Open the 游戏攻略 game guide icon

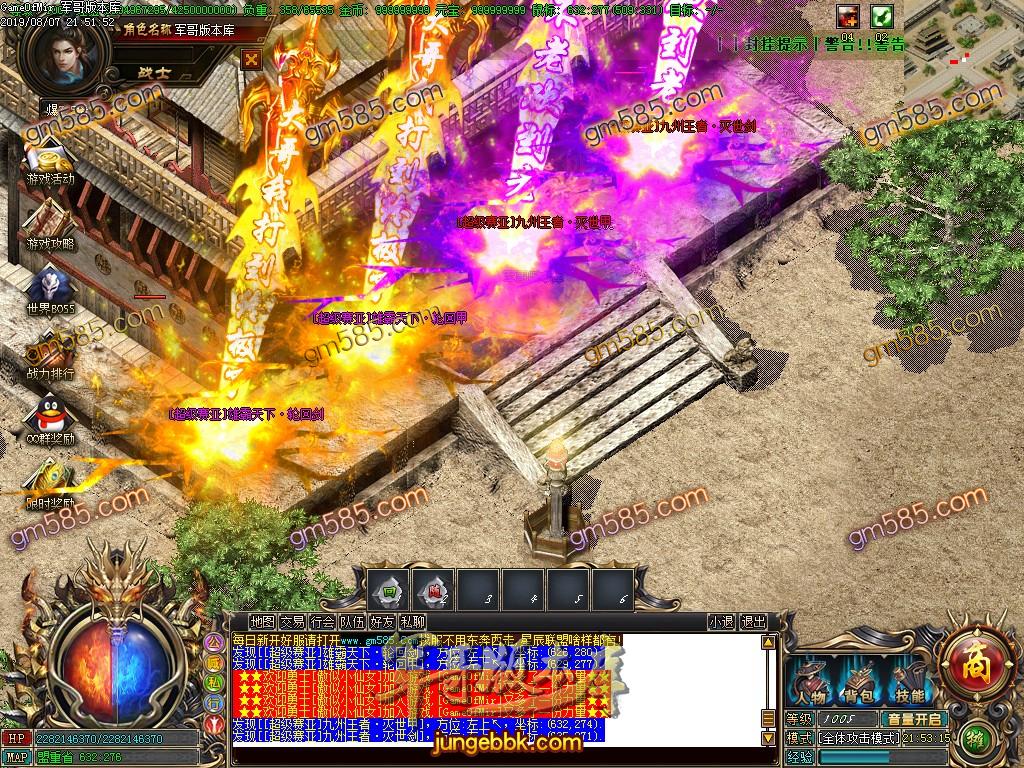50,223
